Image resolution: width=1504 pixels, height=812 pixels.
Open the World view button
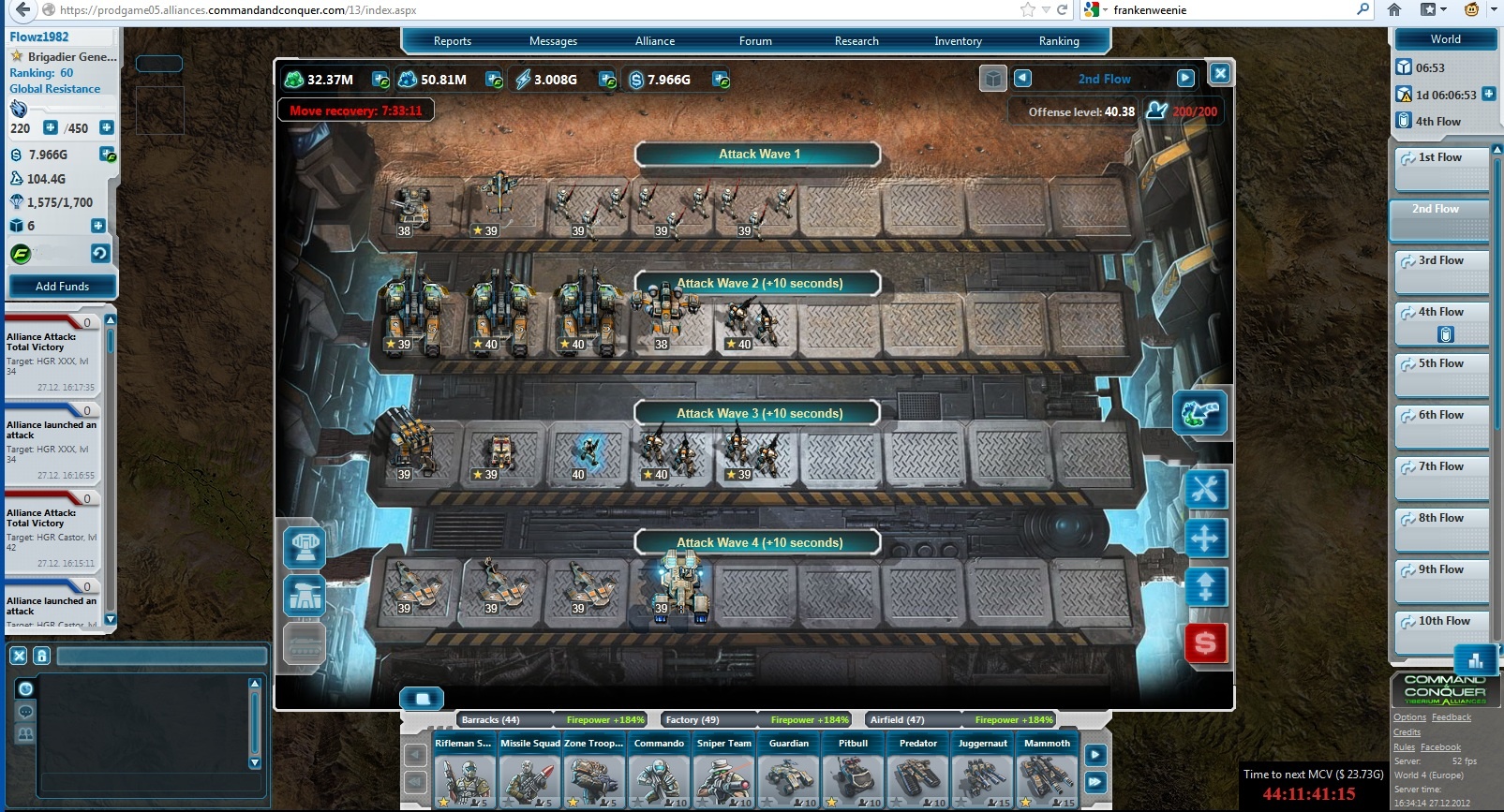pos(1445,39)
